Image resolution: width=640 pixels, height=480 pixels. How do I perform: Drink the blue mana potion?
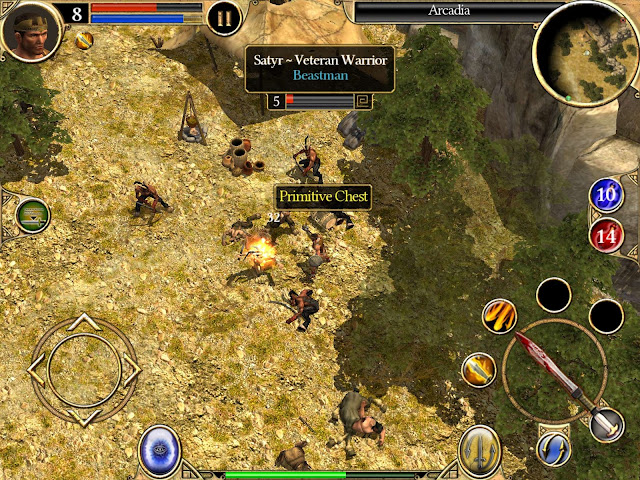pyautogui.click(x=606, y=196)
